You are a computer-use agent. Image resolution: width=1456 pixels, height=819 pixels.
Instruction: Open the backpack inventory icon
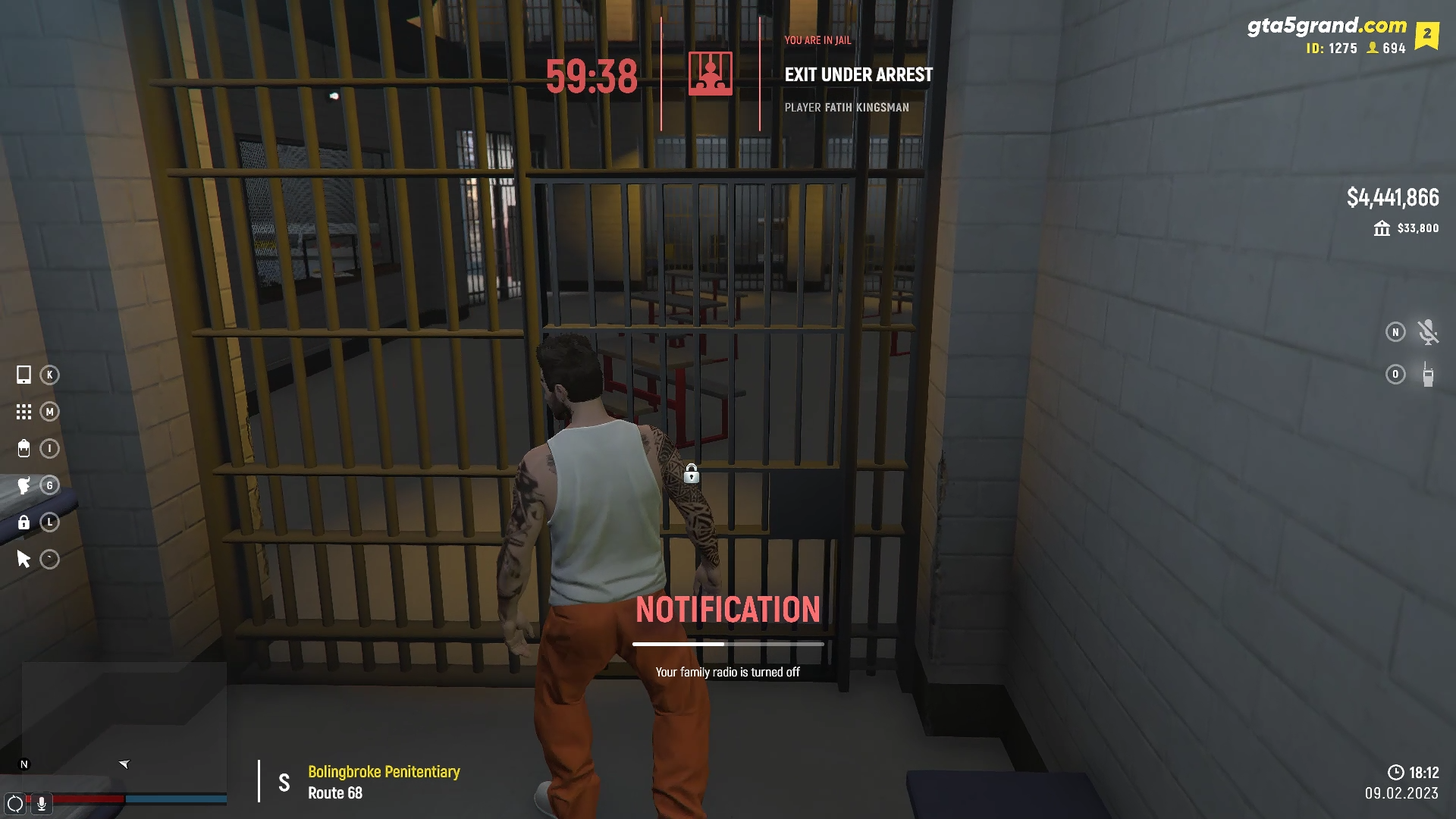pyautogui.click(x=24, y=449)
